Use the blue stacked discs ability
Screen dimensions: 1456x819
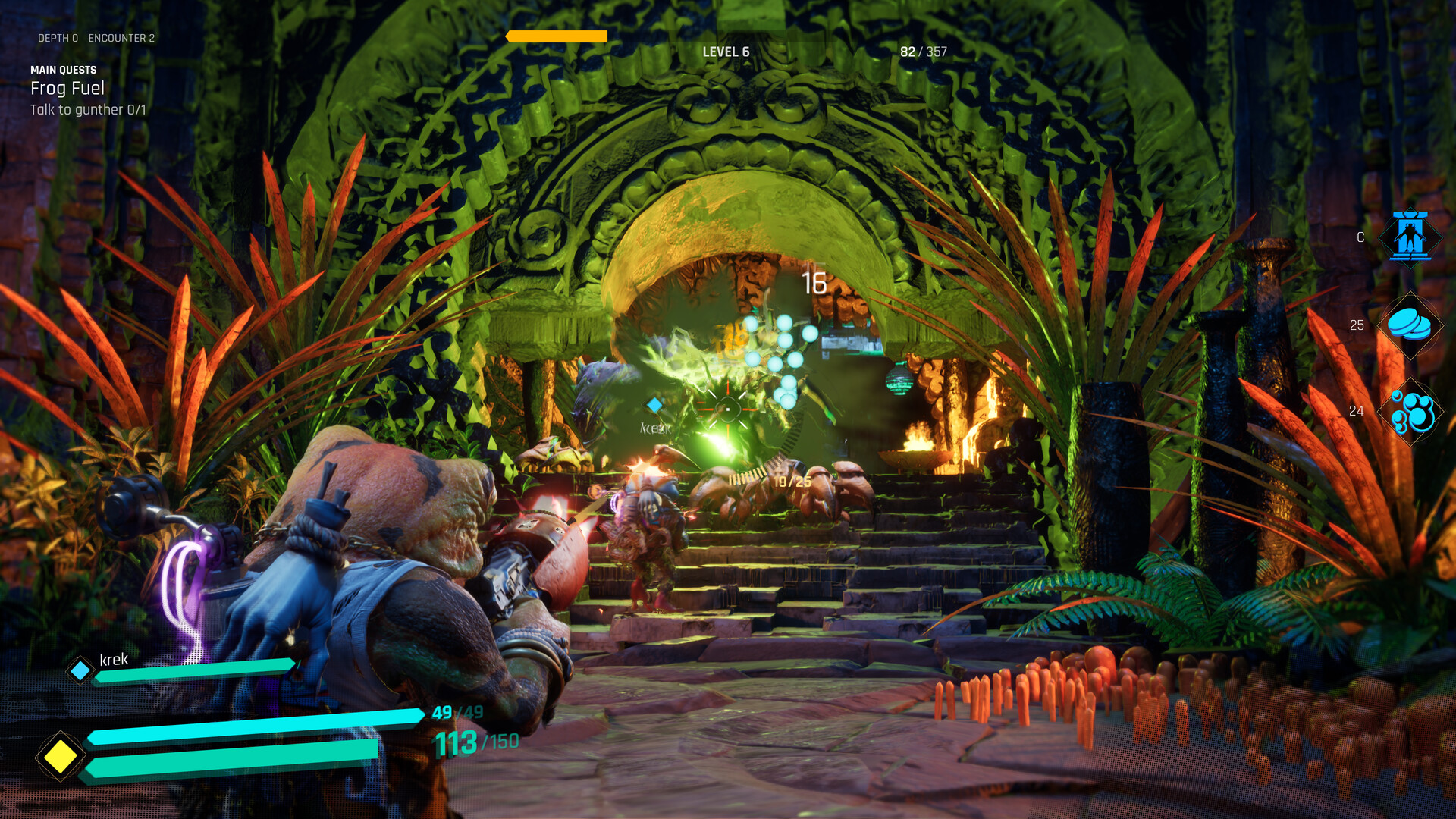[x=1410, y=325]
